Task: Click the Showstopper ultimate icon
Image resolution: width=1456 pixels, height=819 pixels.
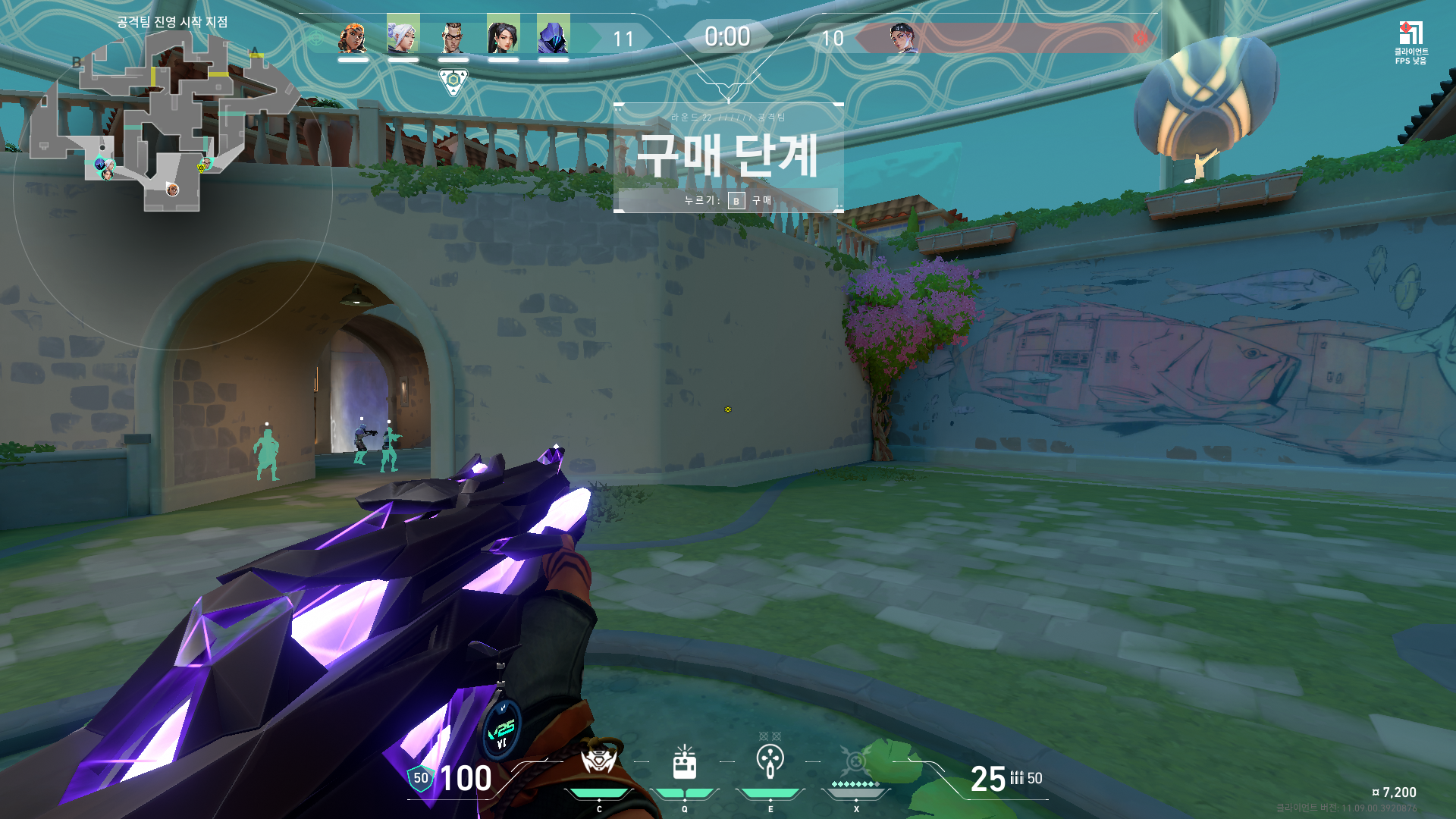Action: (x=856, y=761)
